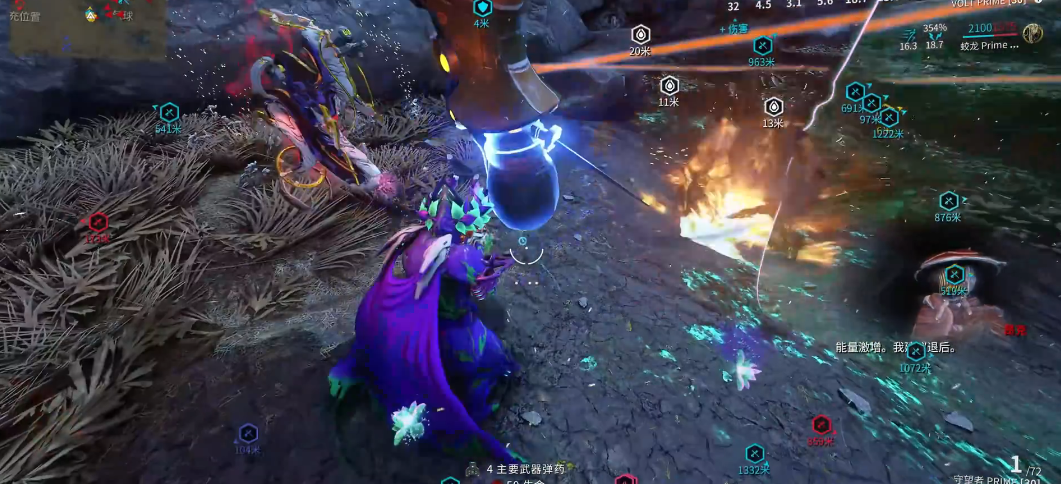Select the 104米 bounty marker

(x=248, y=434)
